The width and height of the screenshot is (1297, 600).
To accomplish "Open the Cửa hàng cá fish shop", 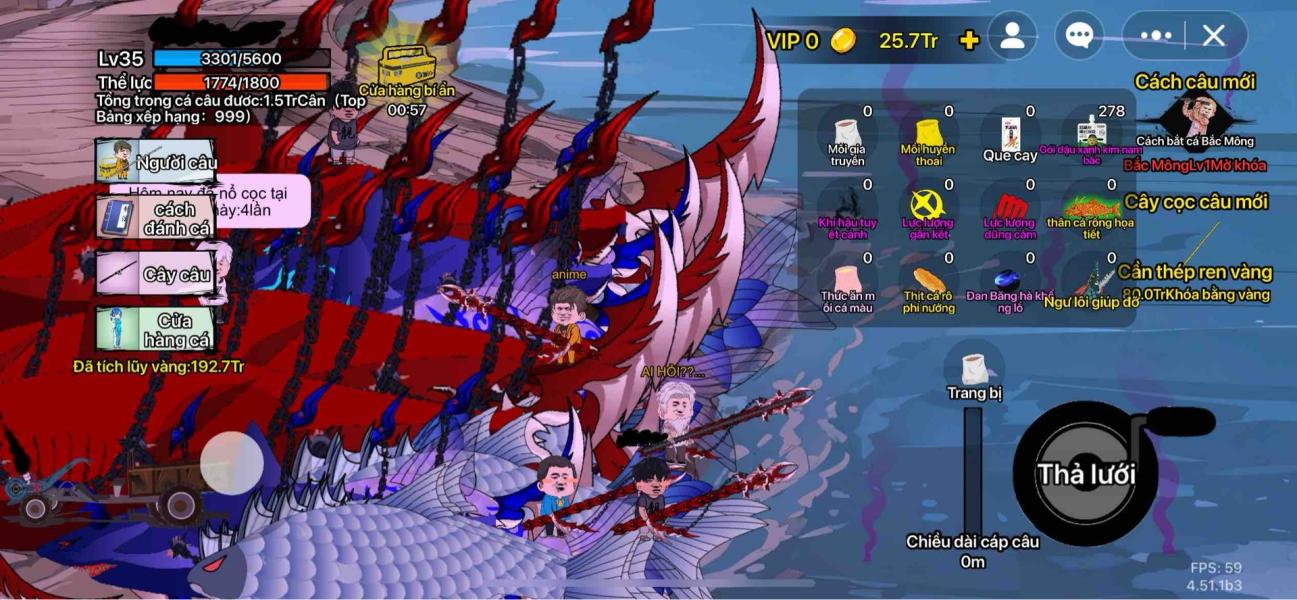I will 156,330.
